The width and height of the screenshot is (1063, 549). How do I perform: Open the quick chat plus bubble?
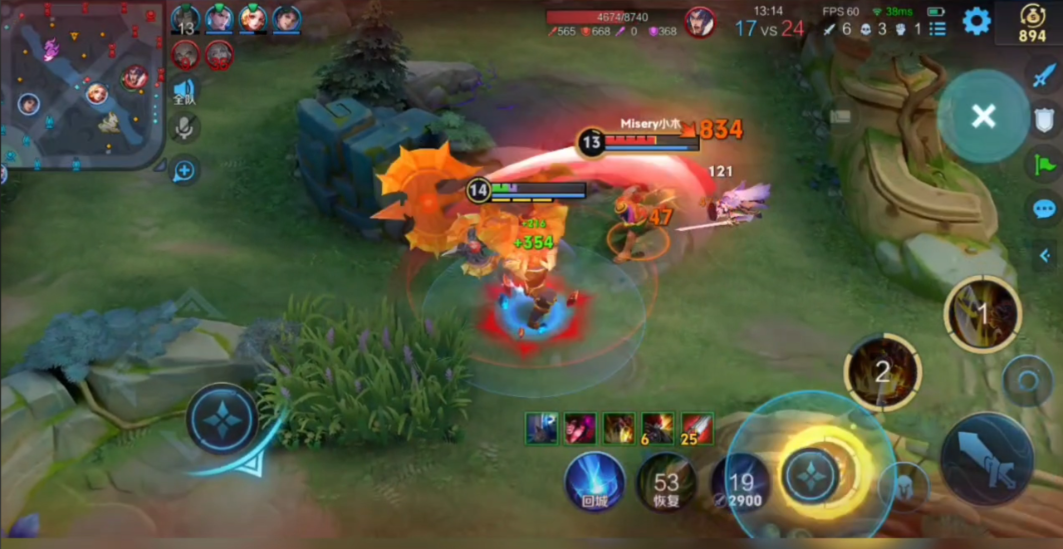184,171
